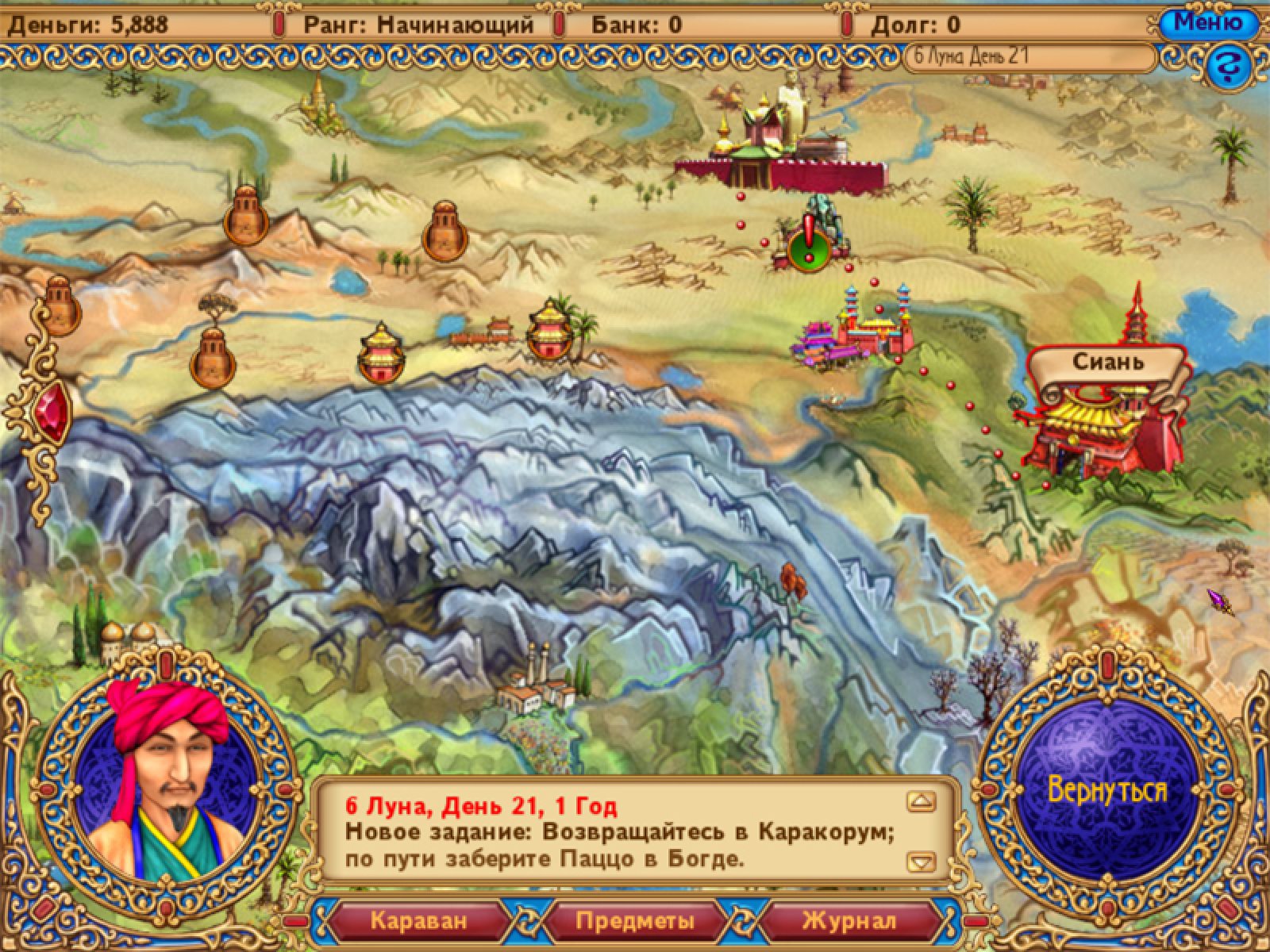Open the Предметы items panel
This screenshot has height=952, width=1270.
[635, 921]
